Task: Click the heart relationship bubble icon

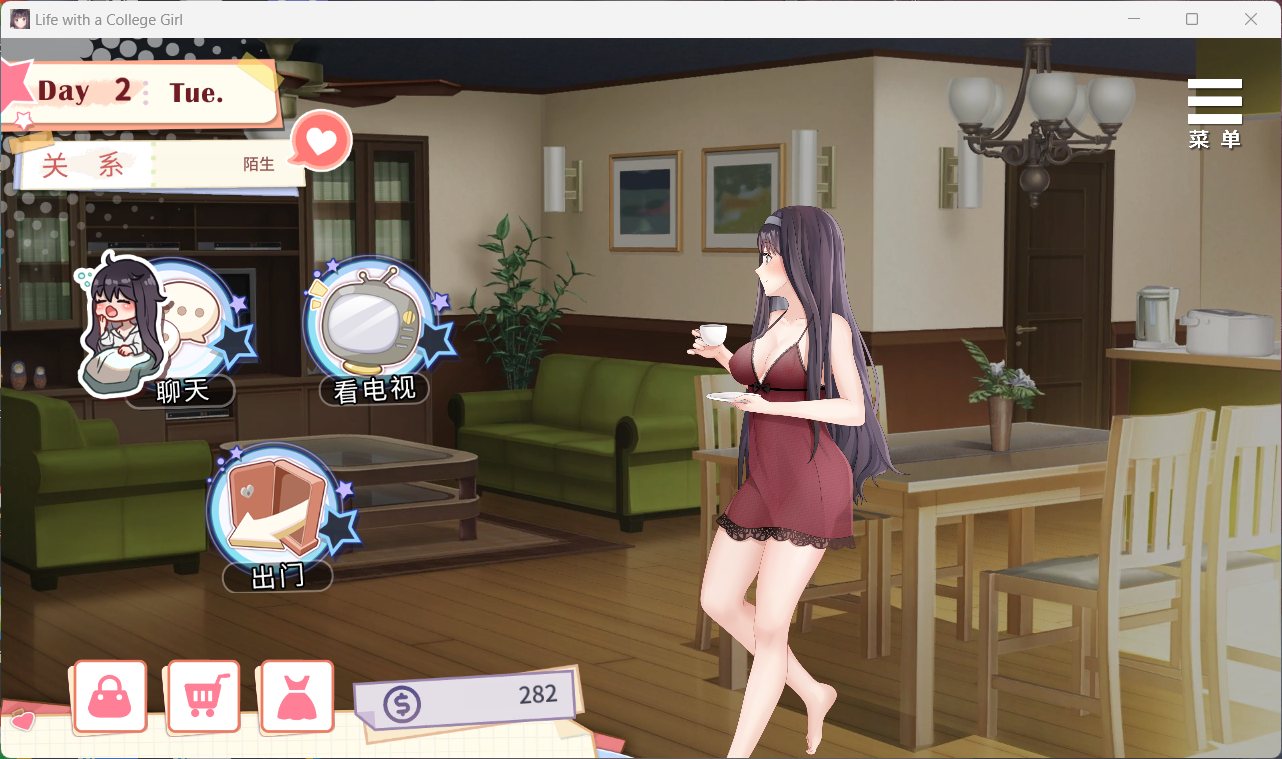Action: pyautogui.click(x=318, y=140)
